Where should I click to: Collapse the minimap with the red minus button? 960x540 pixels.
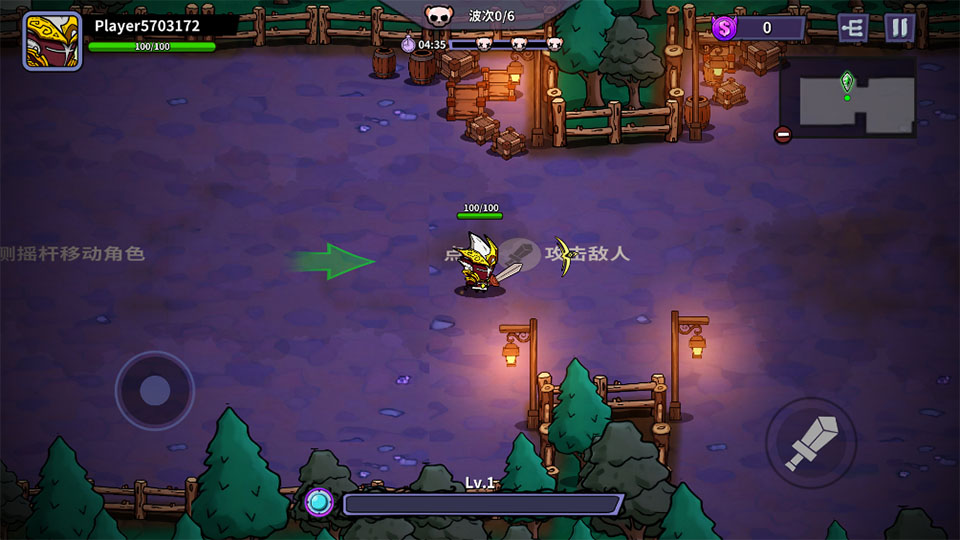(x=783, y=135)
